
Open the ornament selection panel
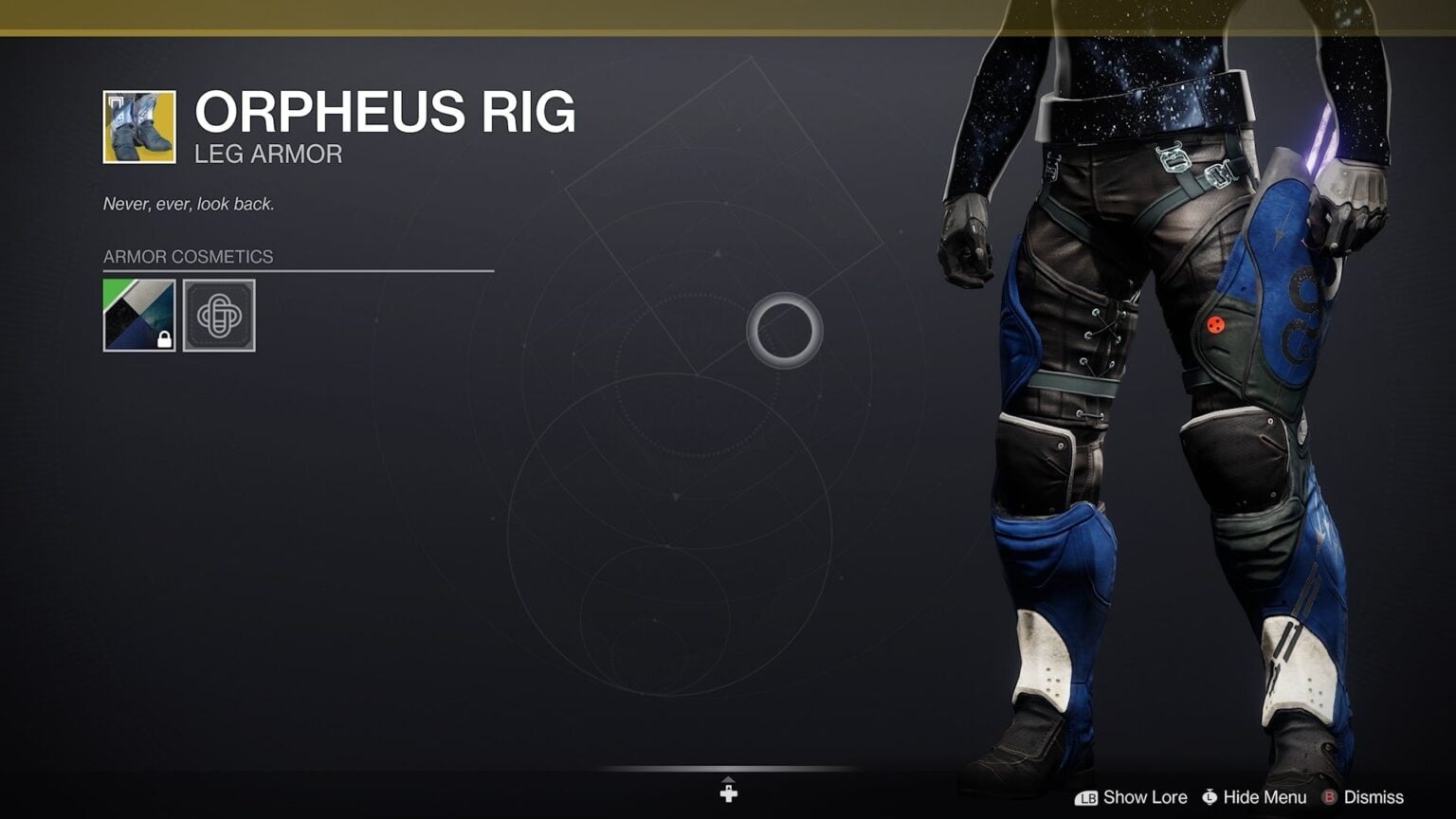pyautogui.click(x=219, y=316)
